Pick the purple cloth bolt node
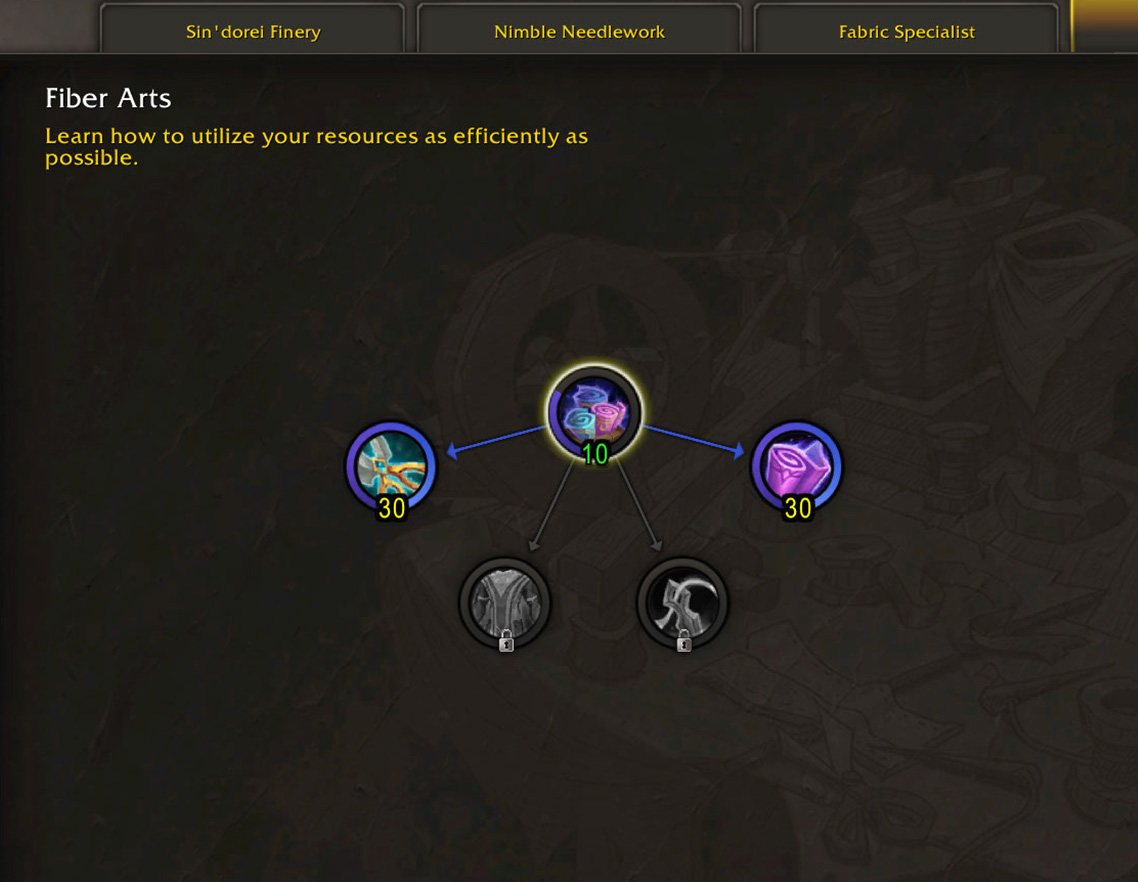This screenshot has width=1138, height=882. [x=797, y=467]
